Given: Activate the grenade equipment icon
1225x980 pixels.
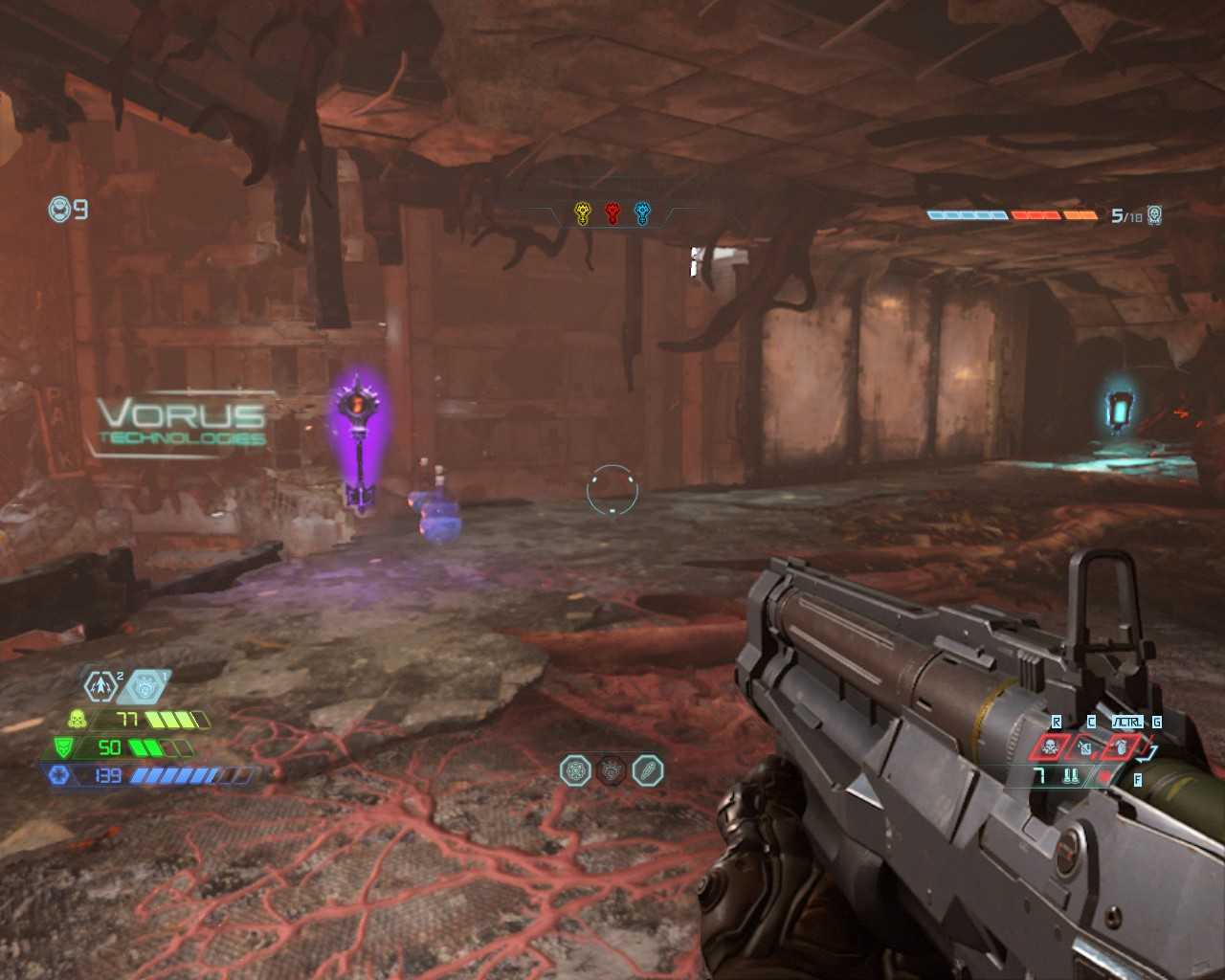Looking at the screenshot, I should coord(1120,746).
